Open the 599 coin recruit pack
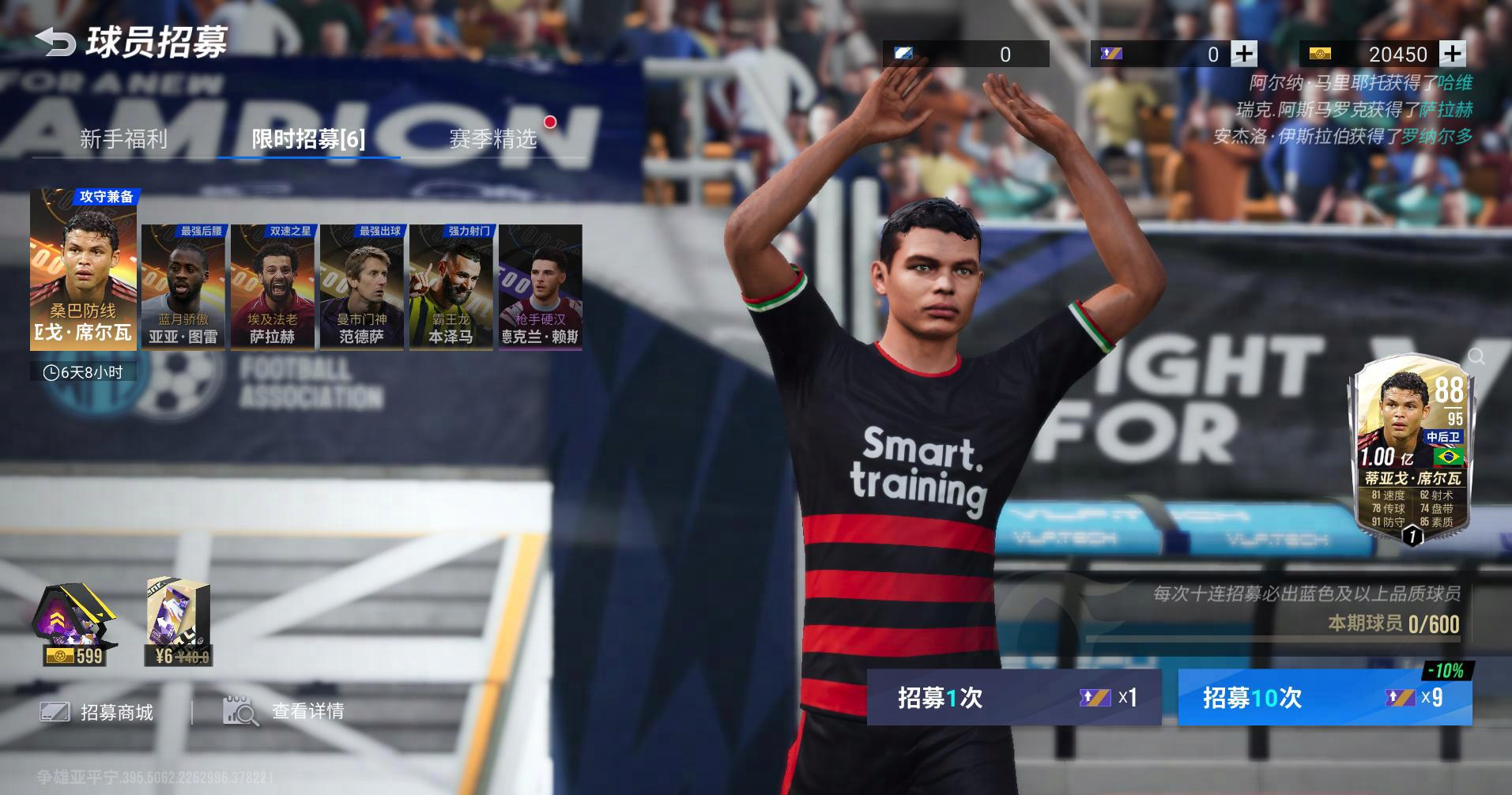Screen dimensions: 1512x795 [74, 624]
